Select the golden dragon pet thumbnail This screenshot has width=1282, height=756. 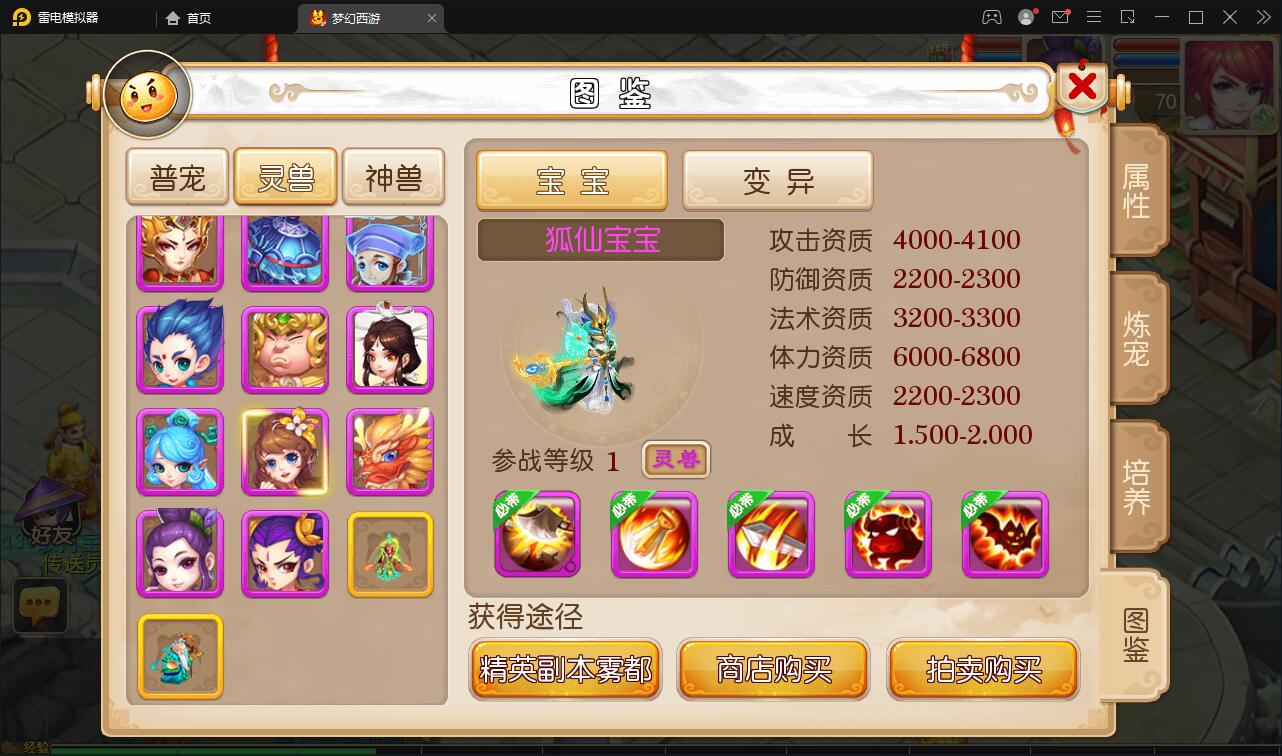pos(390,452)
